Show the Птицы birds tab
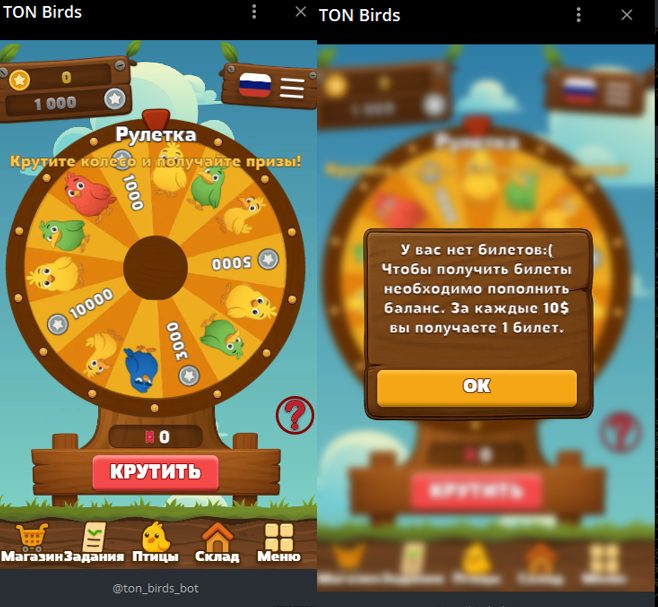Image resolution: width=658 pixels, height=607 pixels. [155, 544]
